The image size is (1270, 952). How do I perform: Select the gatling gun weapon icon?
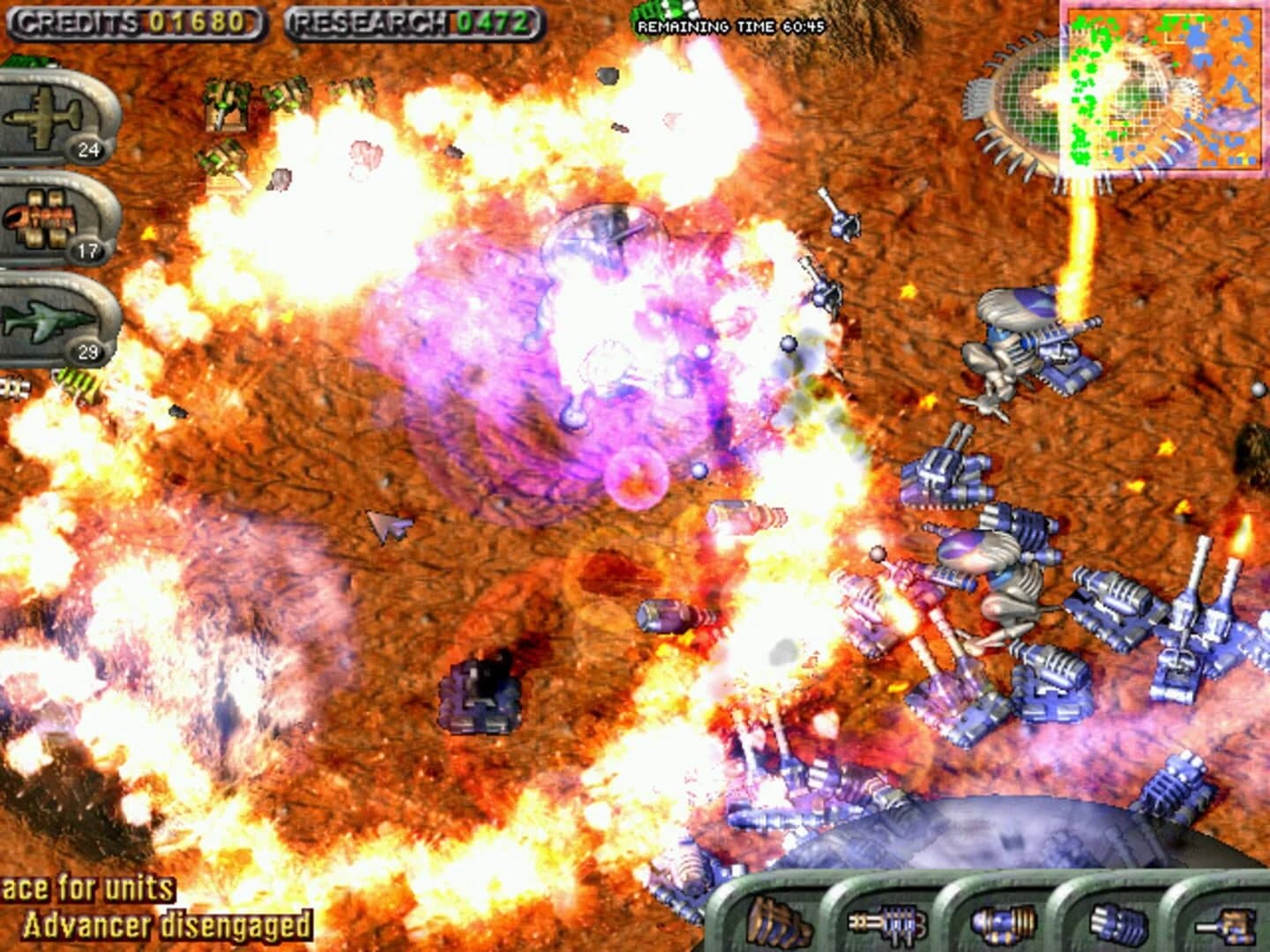[x=886, y=926]
